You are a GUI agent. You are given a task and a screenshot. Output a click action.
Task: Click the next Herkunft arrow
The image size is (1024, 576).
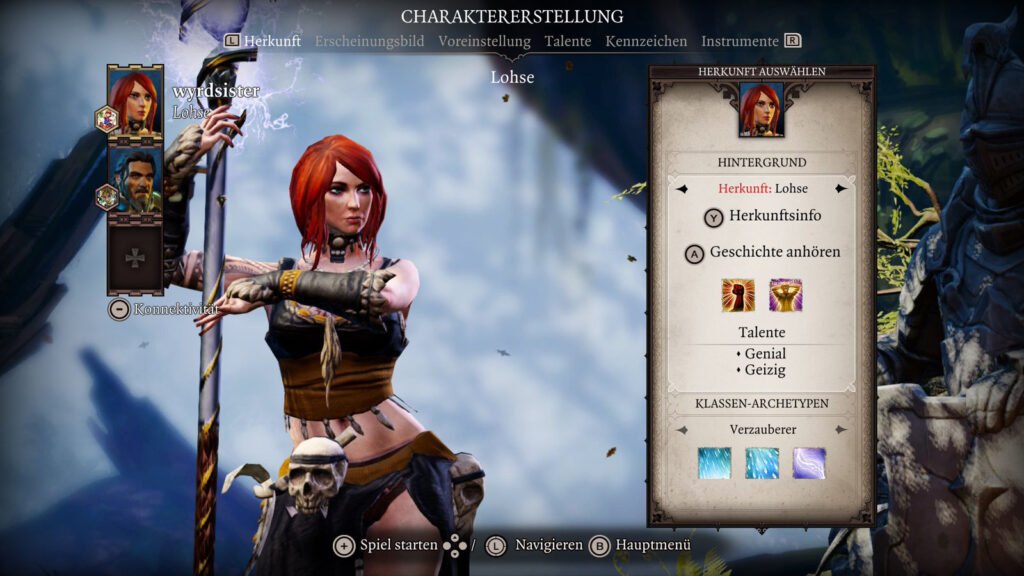pos(841,188)
